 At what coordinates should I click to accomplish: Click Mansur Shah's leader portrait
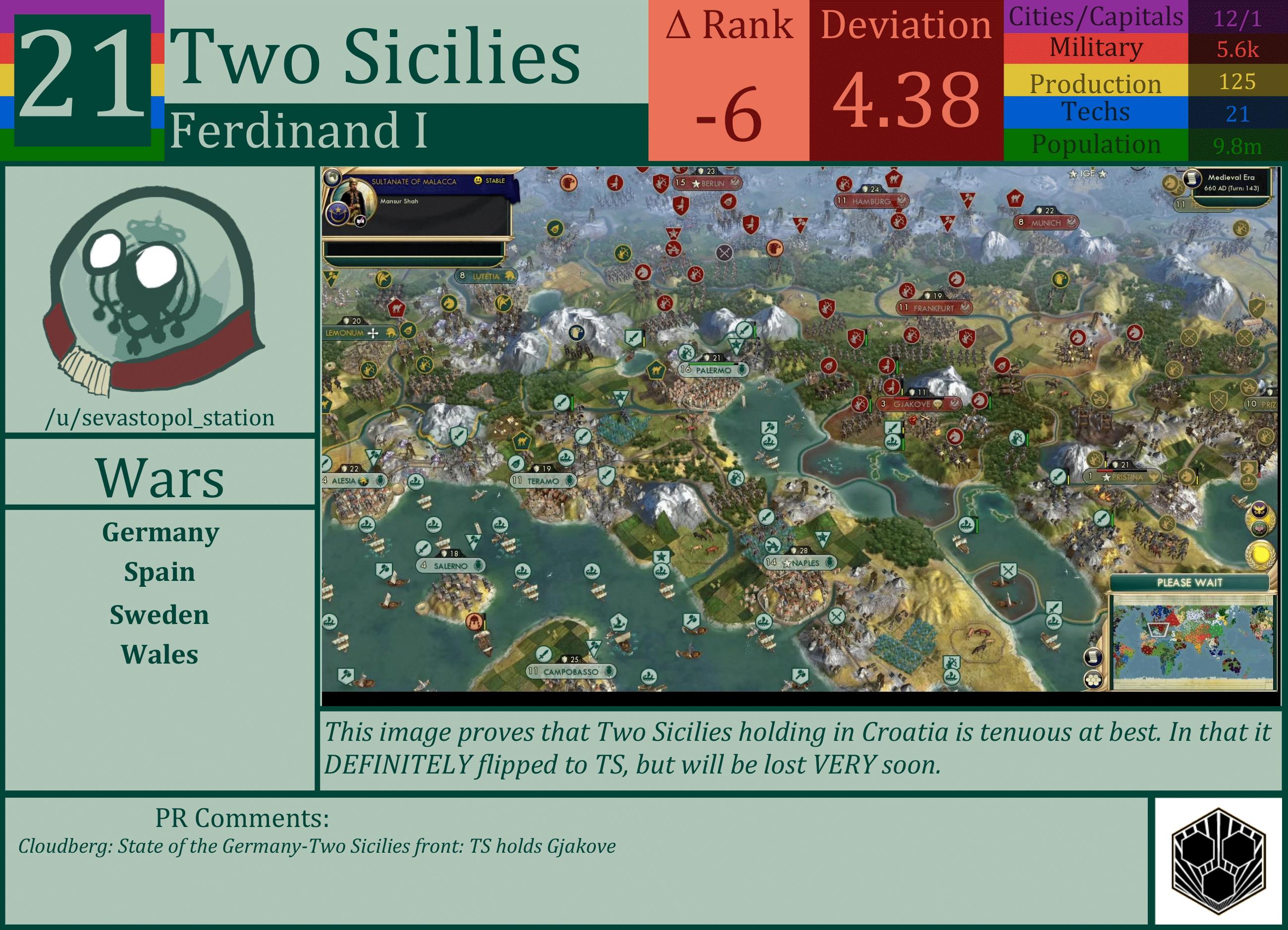[x=354, y=197]
